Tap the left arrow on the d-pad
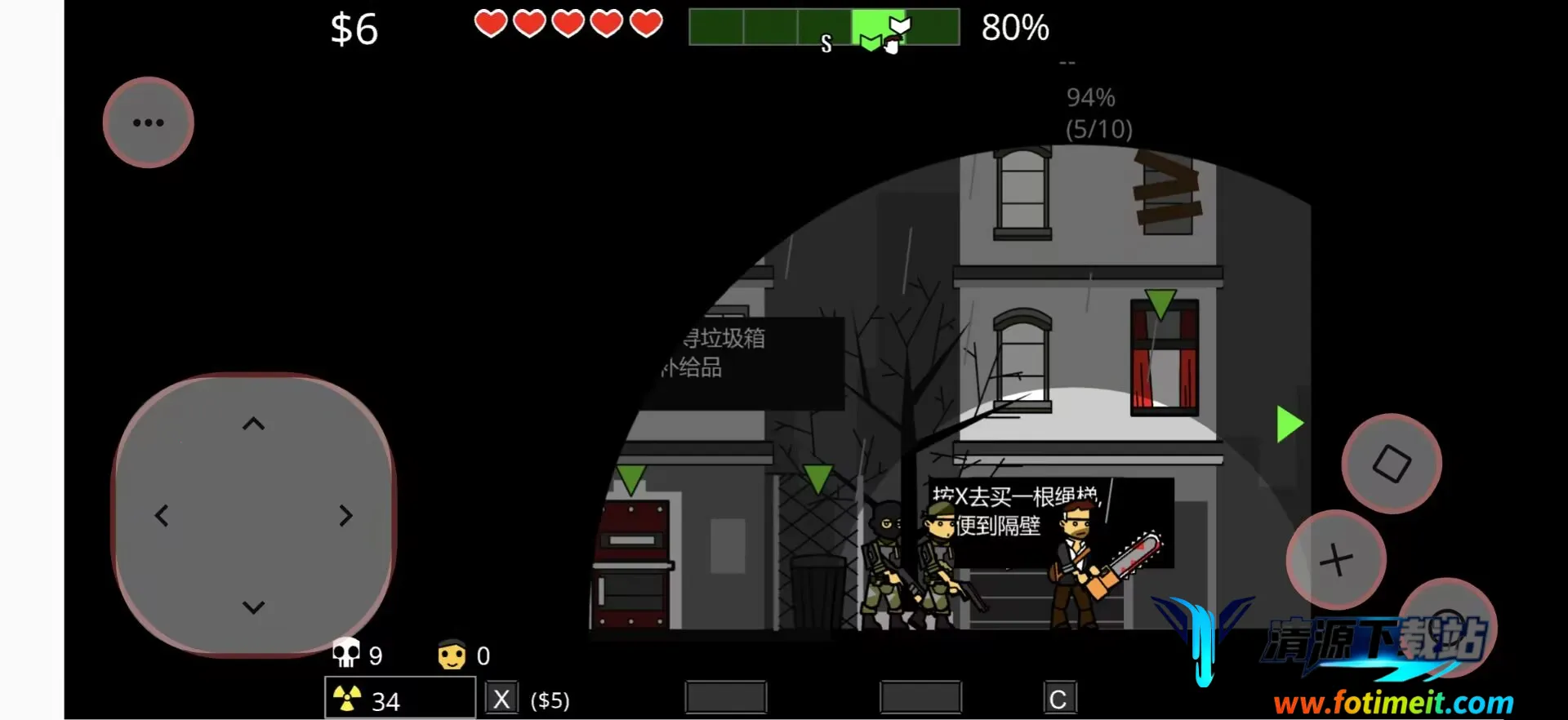The width and height of the screenshot is (1568, 720). 162,516
